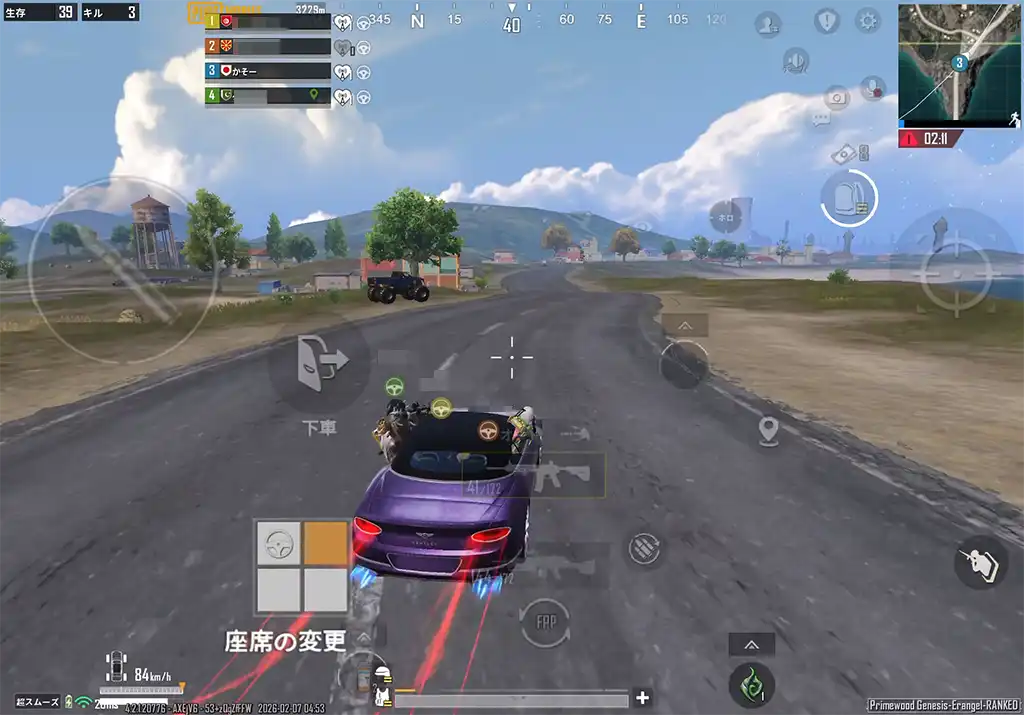
Task: Open the settings gear
Action: [867, 21]
